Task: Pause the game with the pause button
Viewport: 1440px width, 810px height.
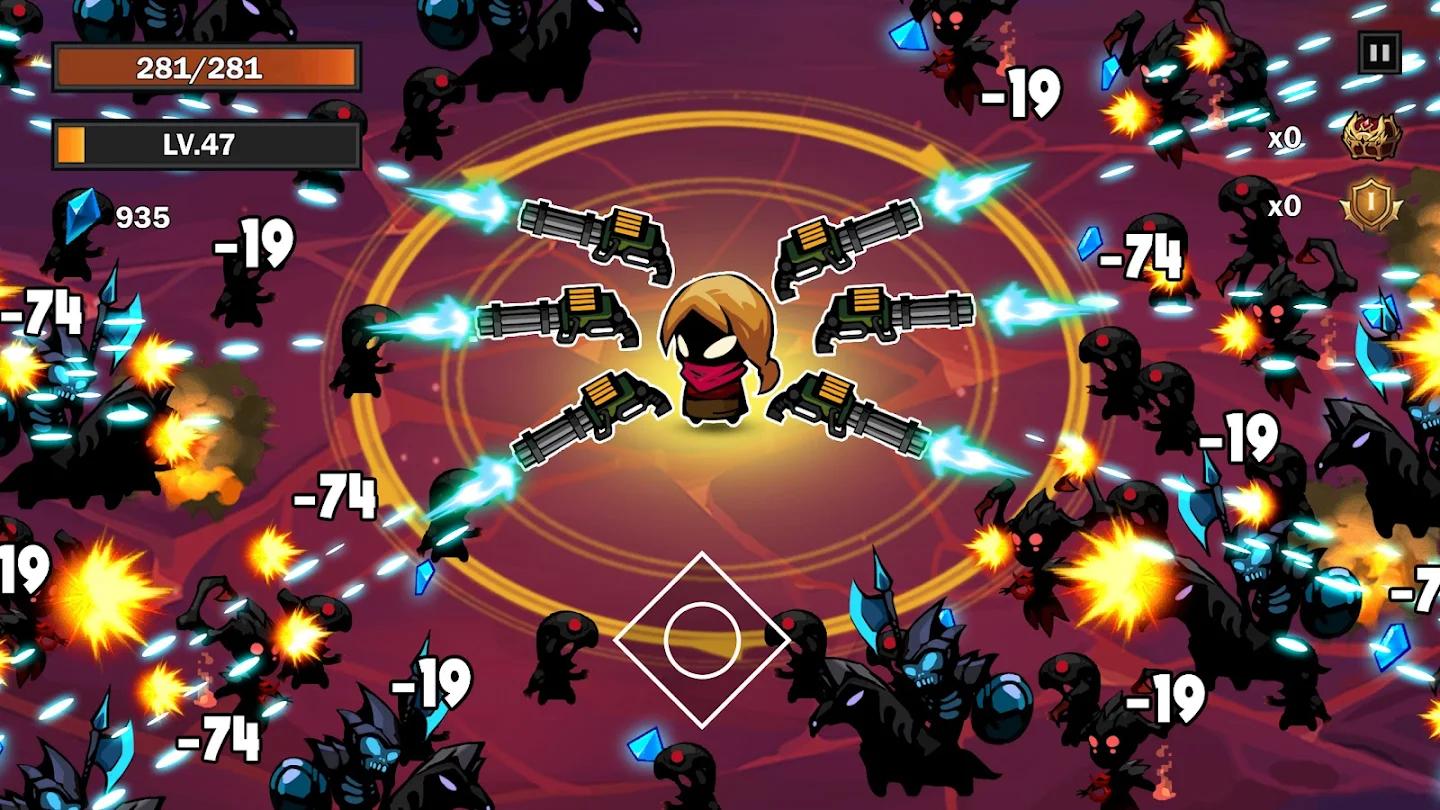Action: (x=1382, y=50)
